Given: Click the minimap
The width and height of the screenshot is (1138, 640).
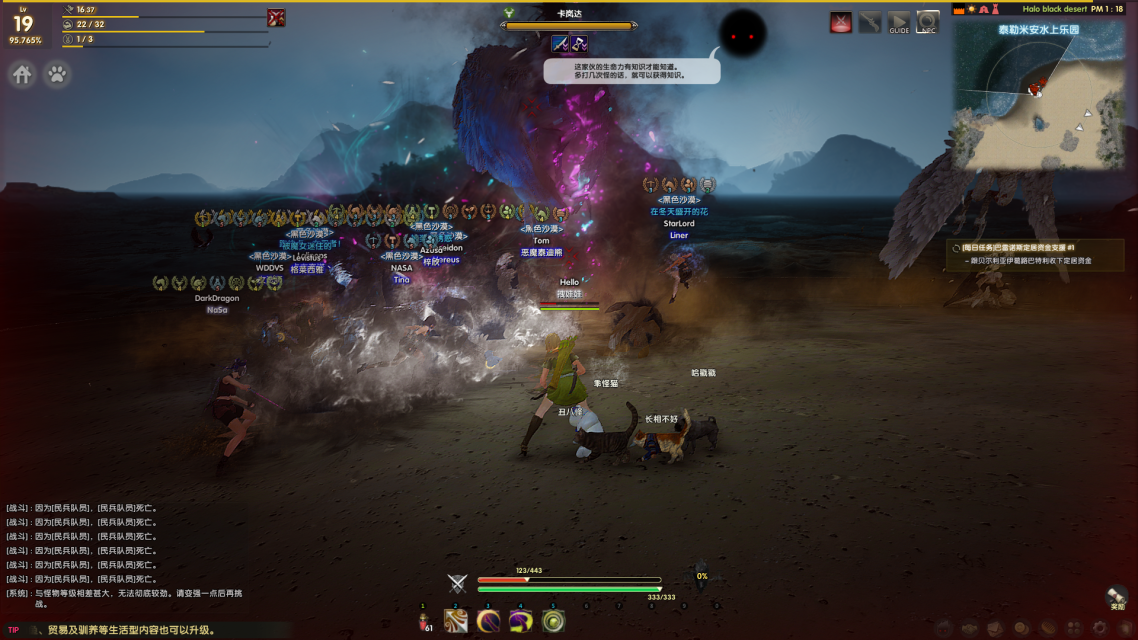Looking at the screenshot, I should pyautogui.click(x=1038, y=95).
